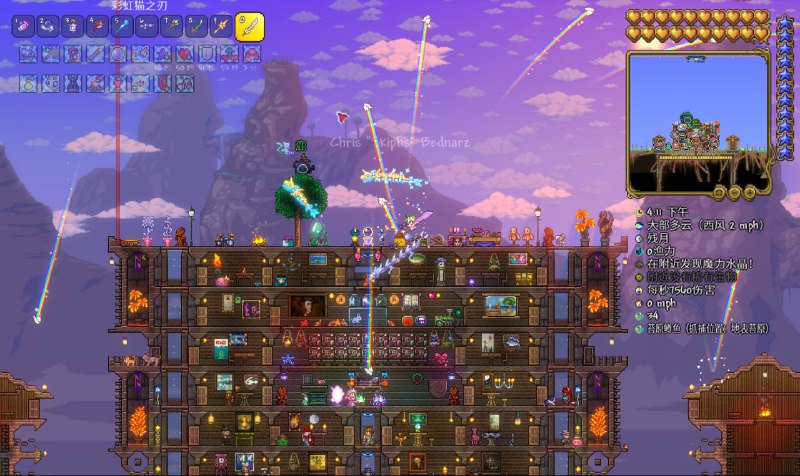Pick the red weapon in hotbar slot 4

pyautogui.click(x=97, y=27)
